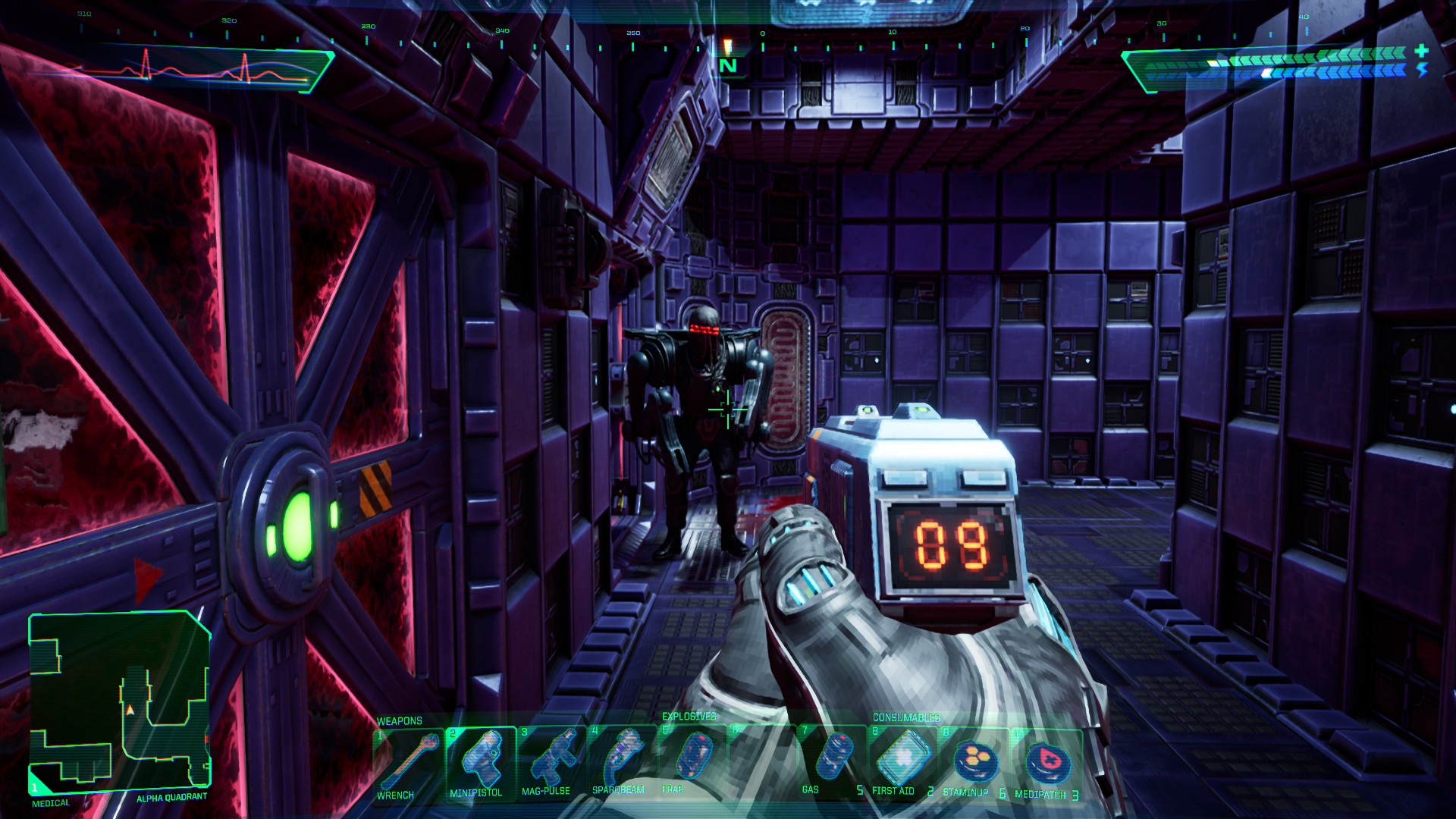1456x819 pixels.
Task: Pick the Gas grenade slot
Action: (x=832, y=761)
